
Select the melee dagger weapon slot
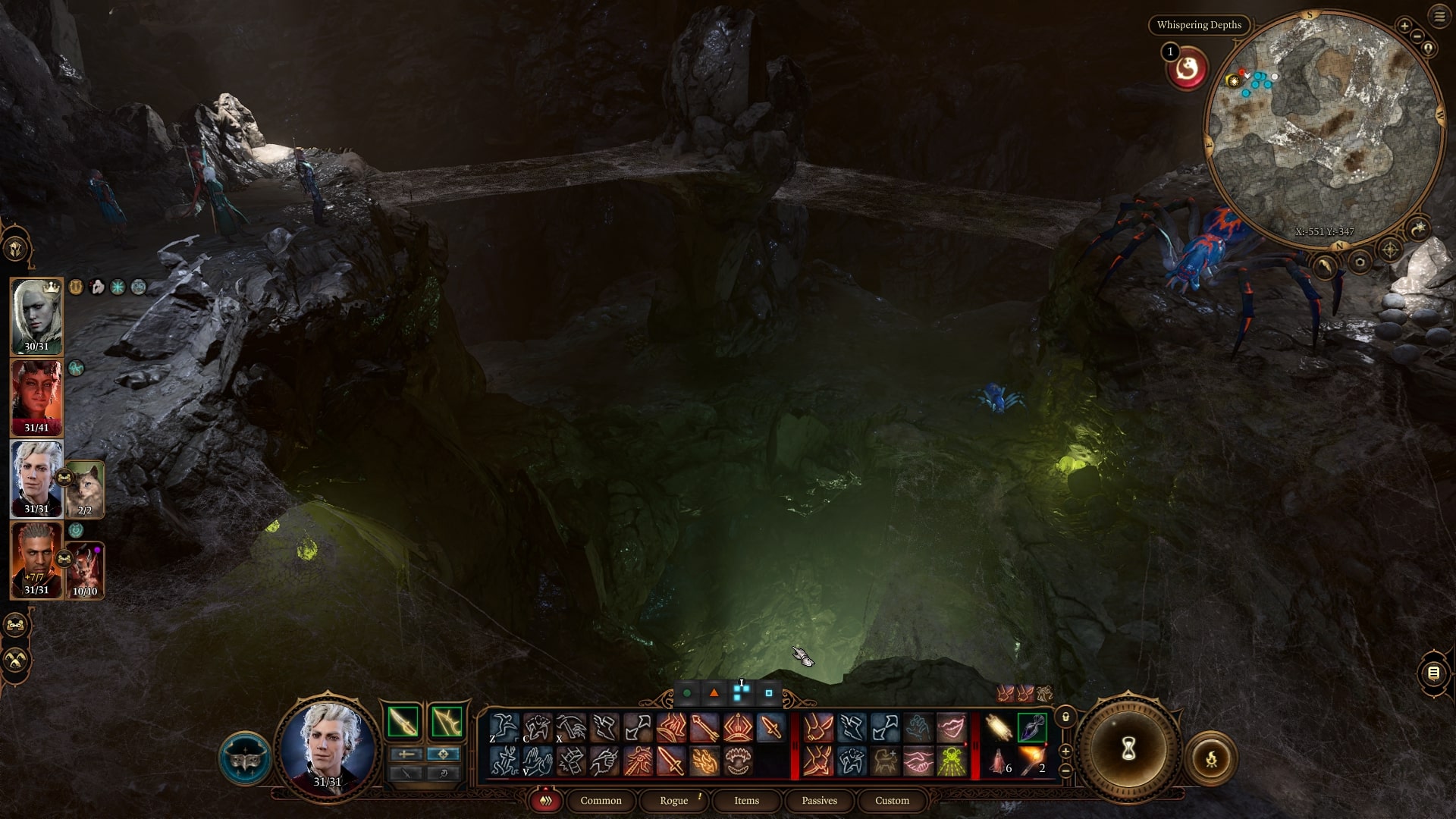(403, 721)
